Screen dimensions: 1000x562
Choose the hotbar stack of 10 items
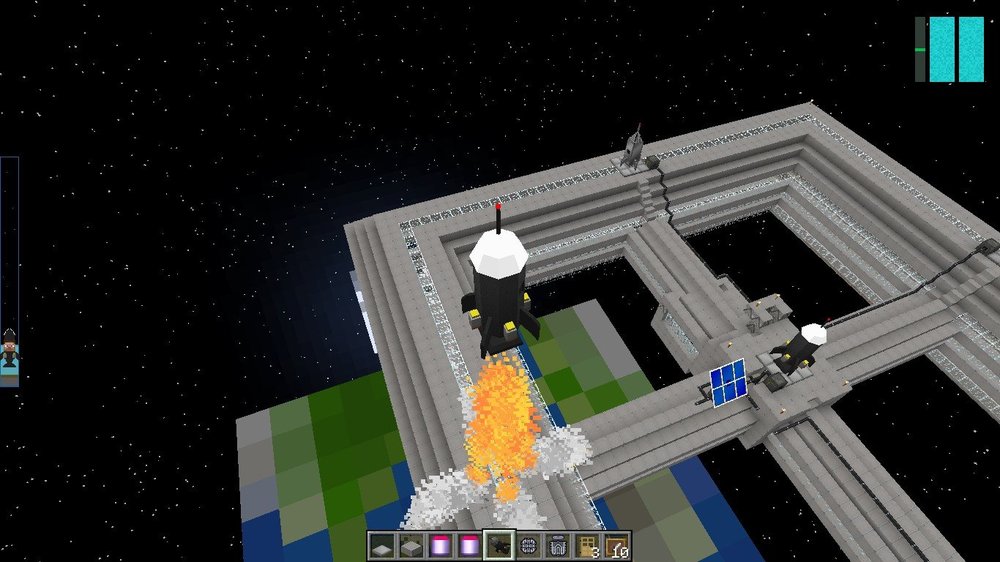[x=617, y=546]
